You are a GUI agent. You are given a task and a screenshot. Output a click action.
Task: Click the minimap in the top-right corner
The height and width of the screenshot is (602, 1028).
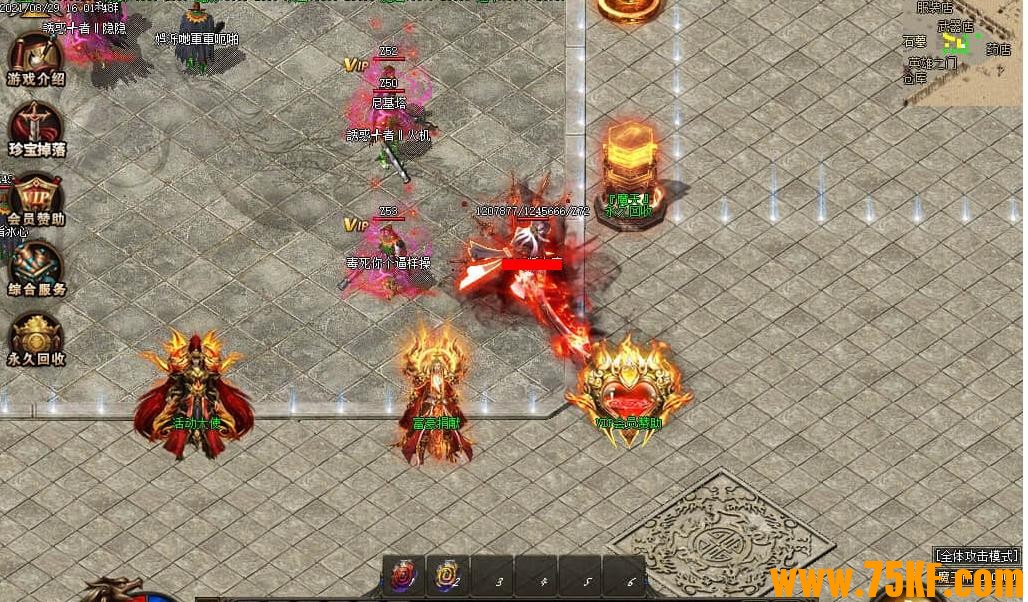(965, 50)
